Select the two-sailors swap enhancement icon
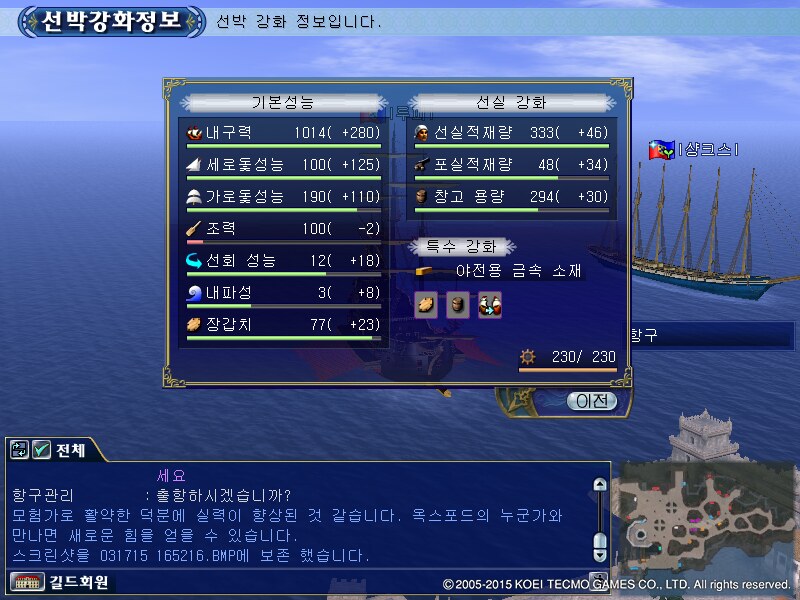This screenshot has width=800, height=600. pyautogui.click(x=489, y=305)
